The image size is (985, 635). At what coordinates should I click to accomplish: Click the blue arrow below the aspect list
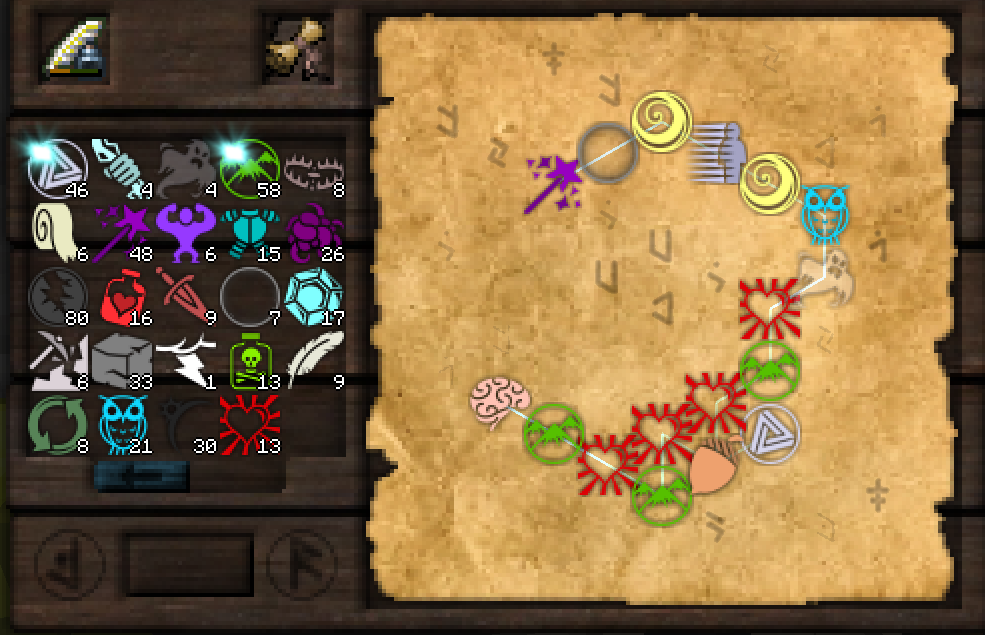141,477
